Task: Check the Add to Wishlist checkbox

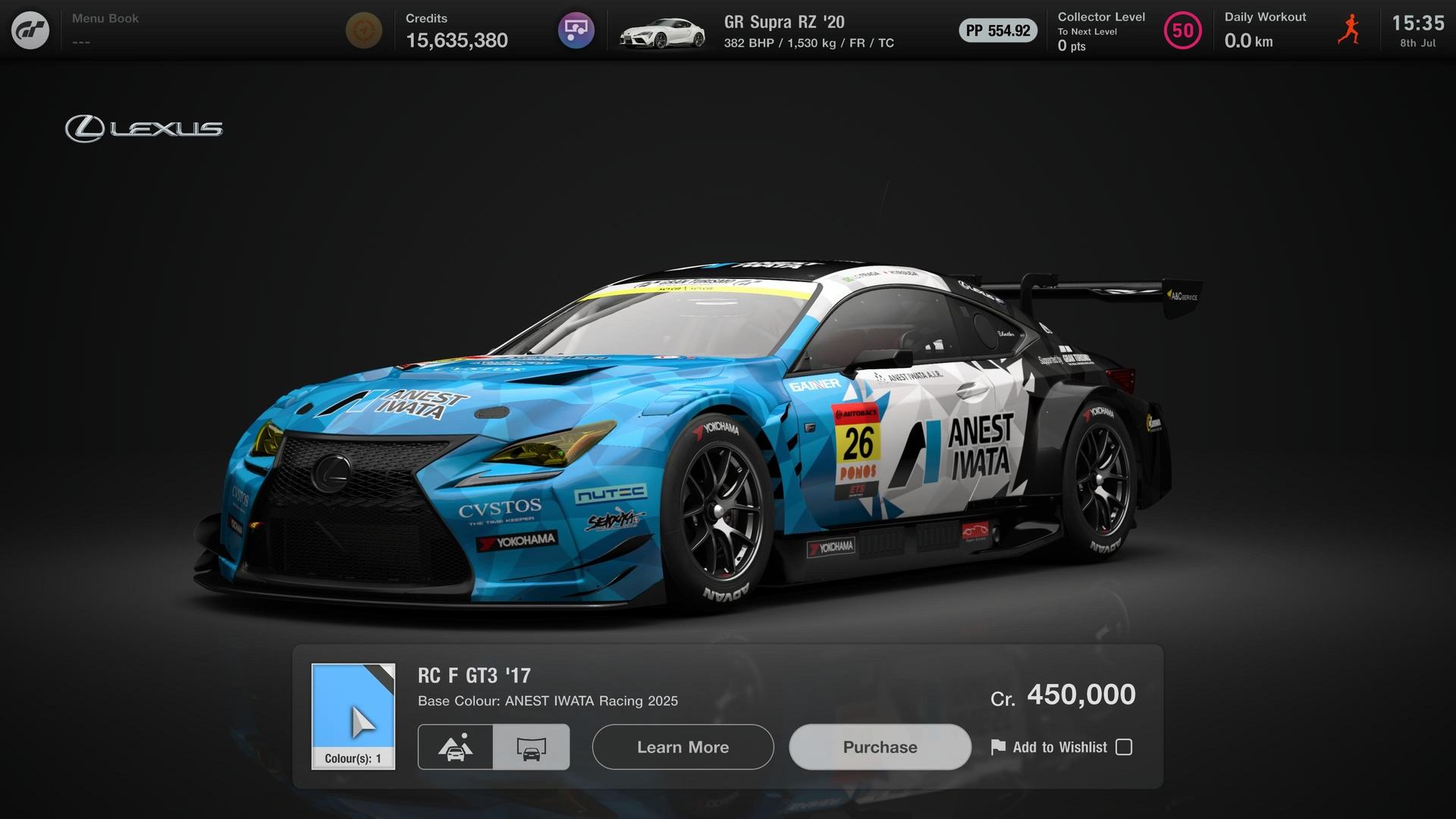Action: pyautogui.click(x=1123, y=747)
